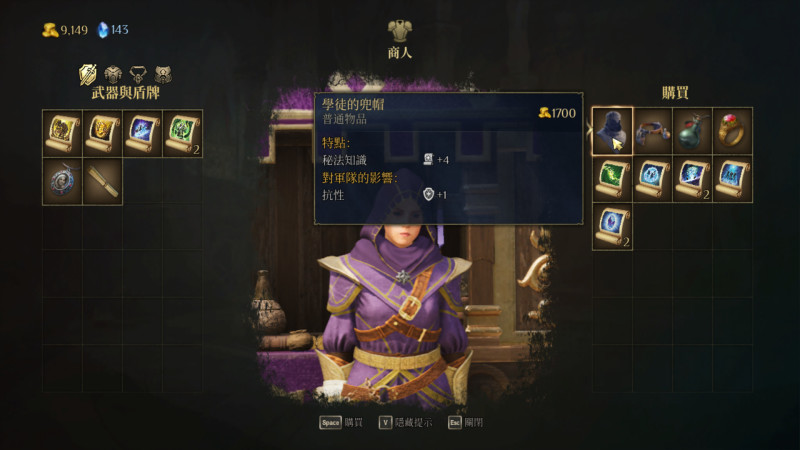The height and width of the screenshot is (450, 800).
Task: Select the green scroll in the buy panel
Action: point(612,177)
